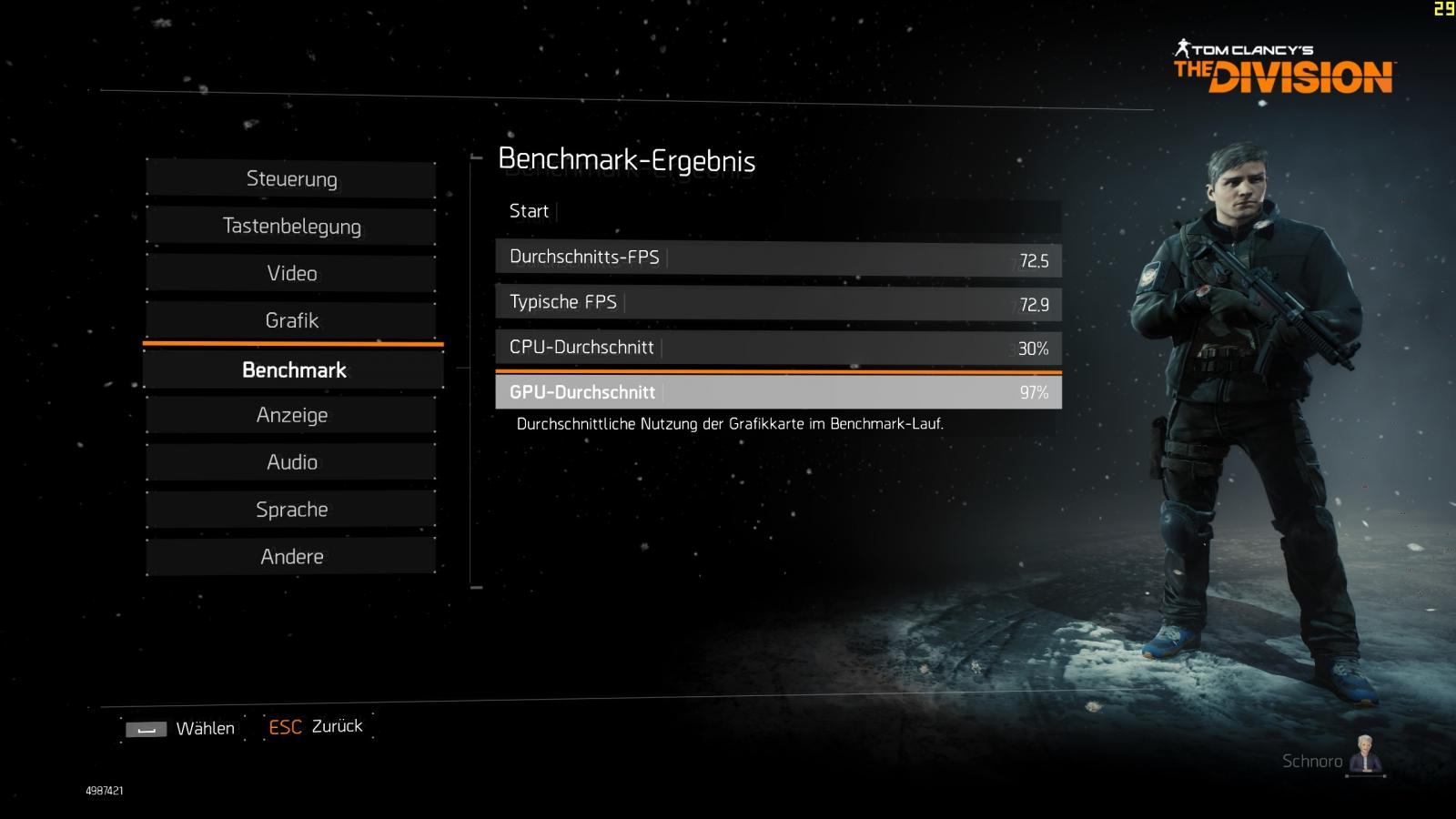Switch to the Video settings

click(291, 274)
